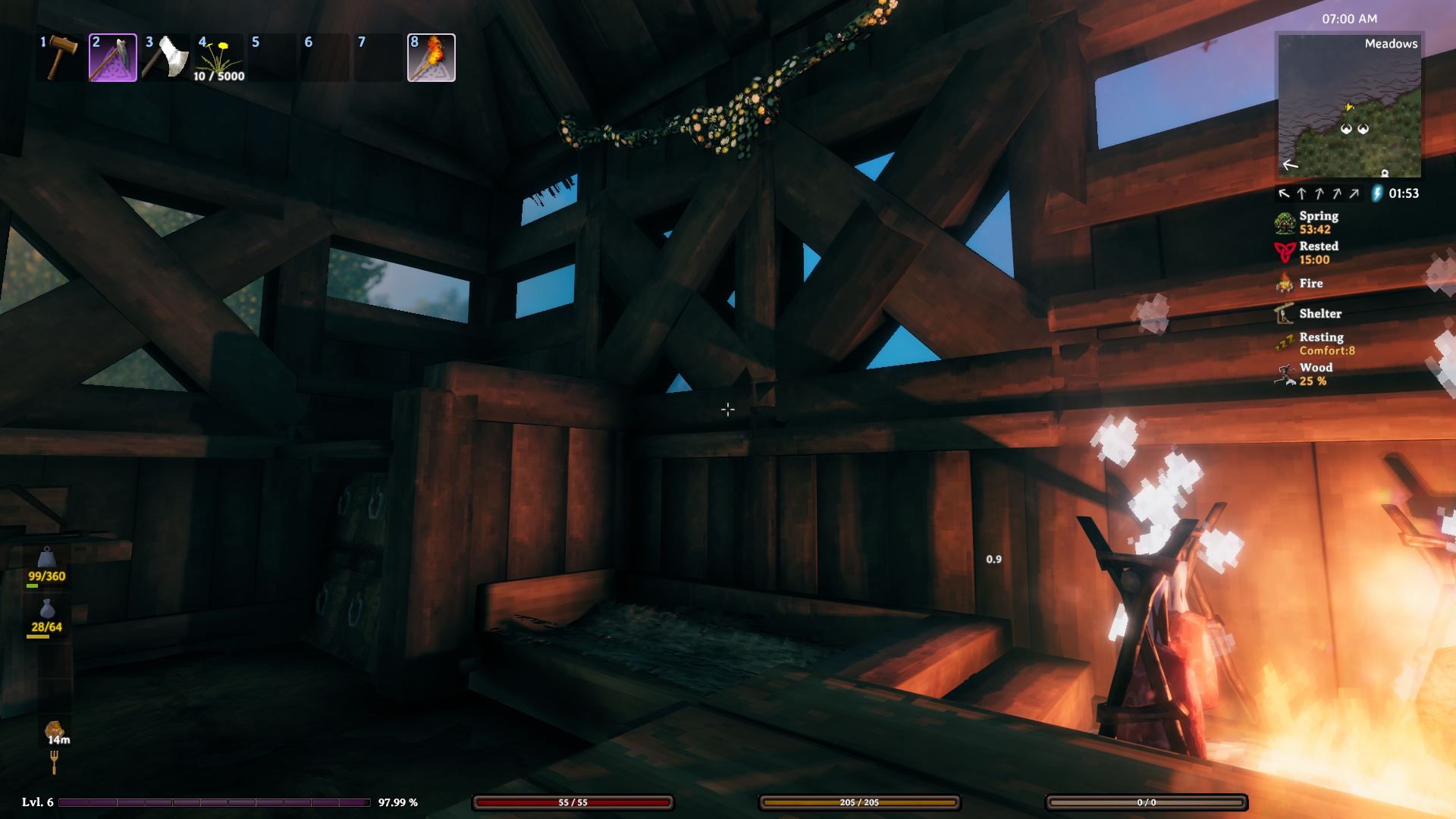Click the 28/64 weight icon

(x=47, y=609)
